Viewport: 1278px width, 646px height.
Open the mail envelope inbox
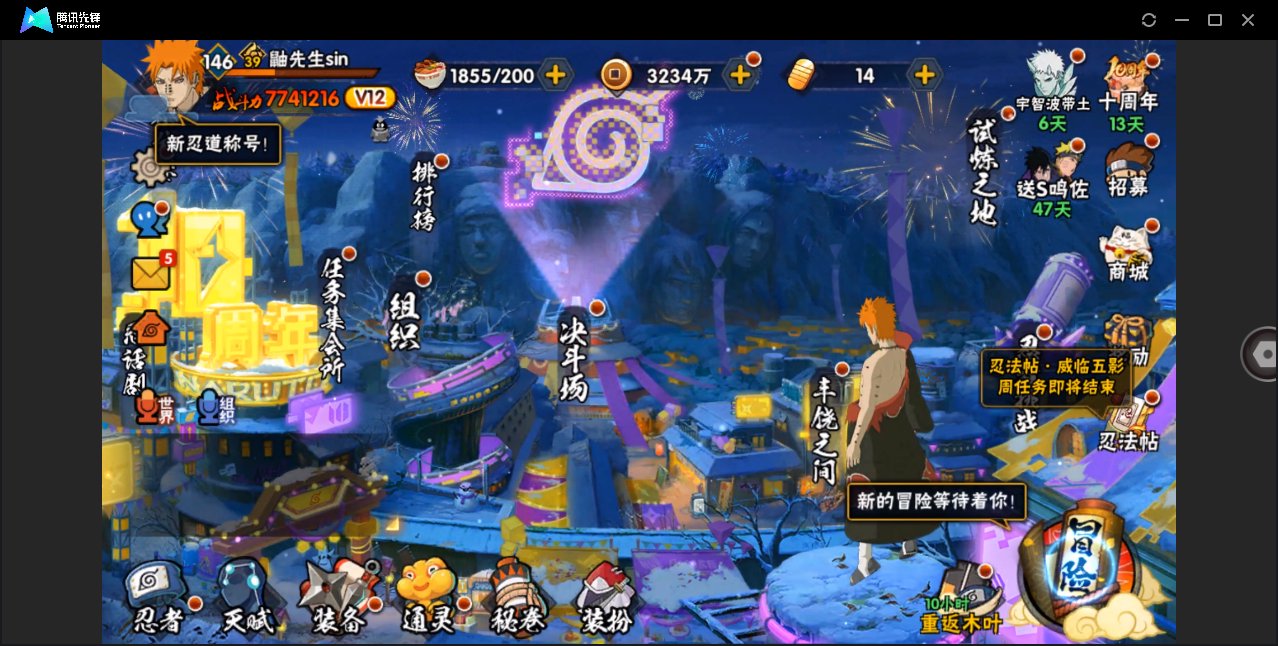[x=151, y=273]
